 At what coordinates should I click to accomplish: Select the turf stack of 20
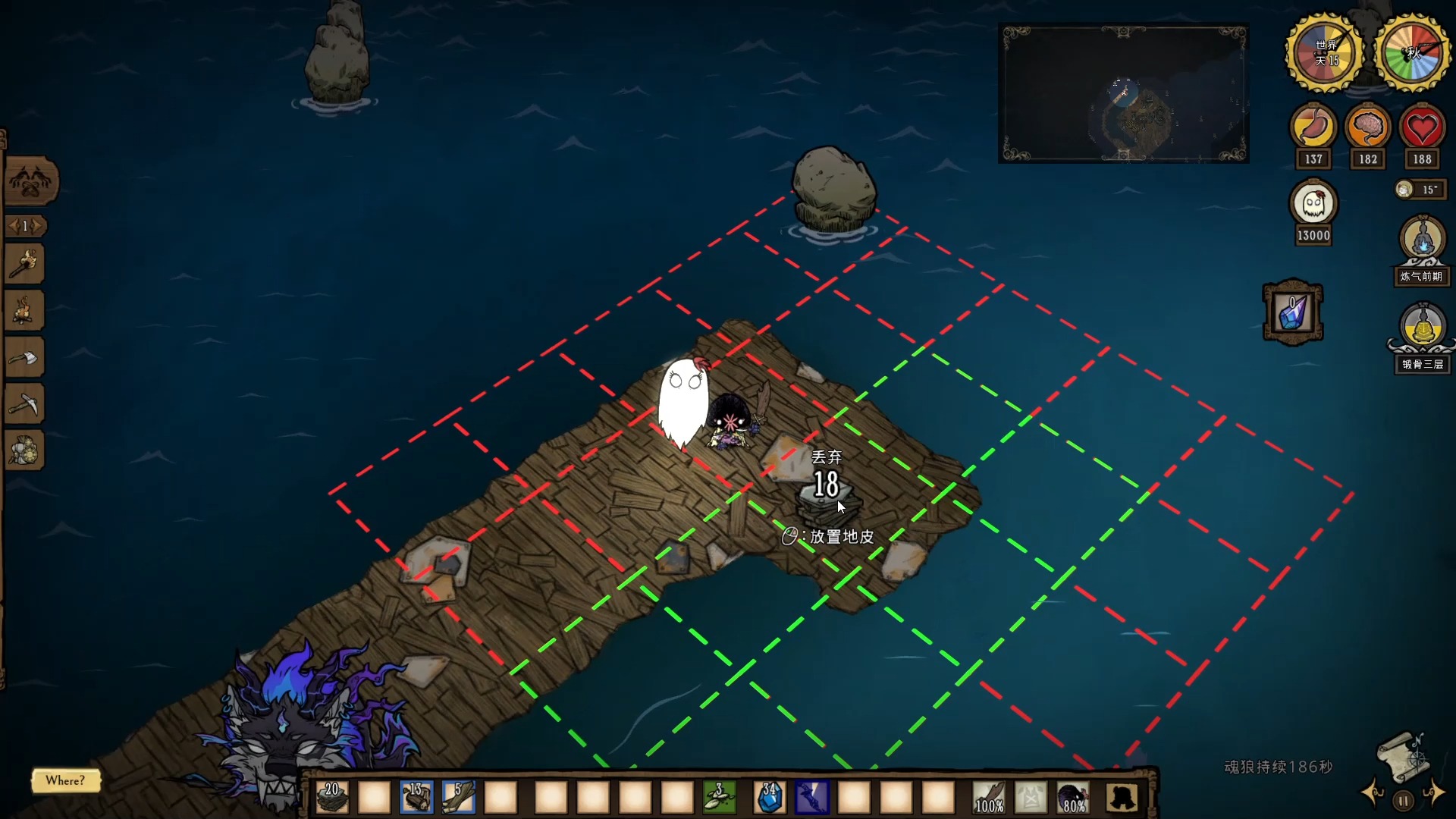(332, 797)
